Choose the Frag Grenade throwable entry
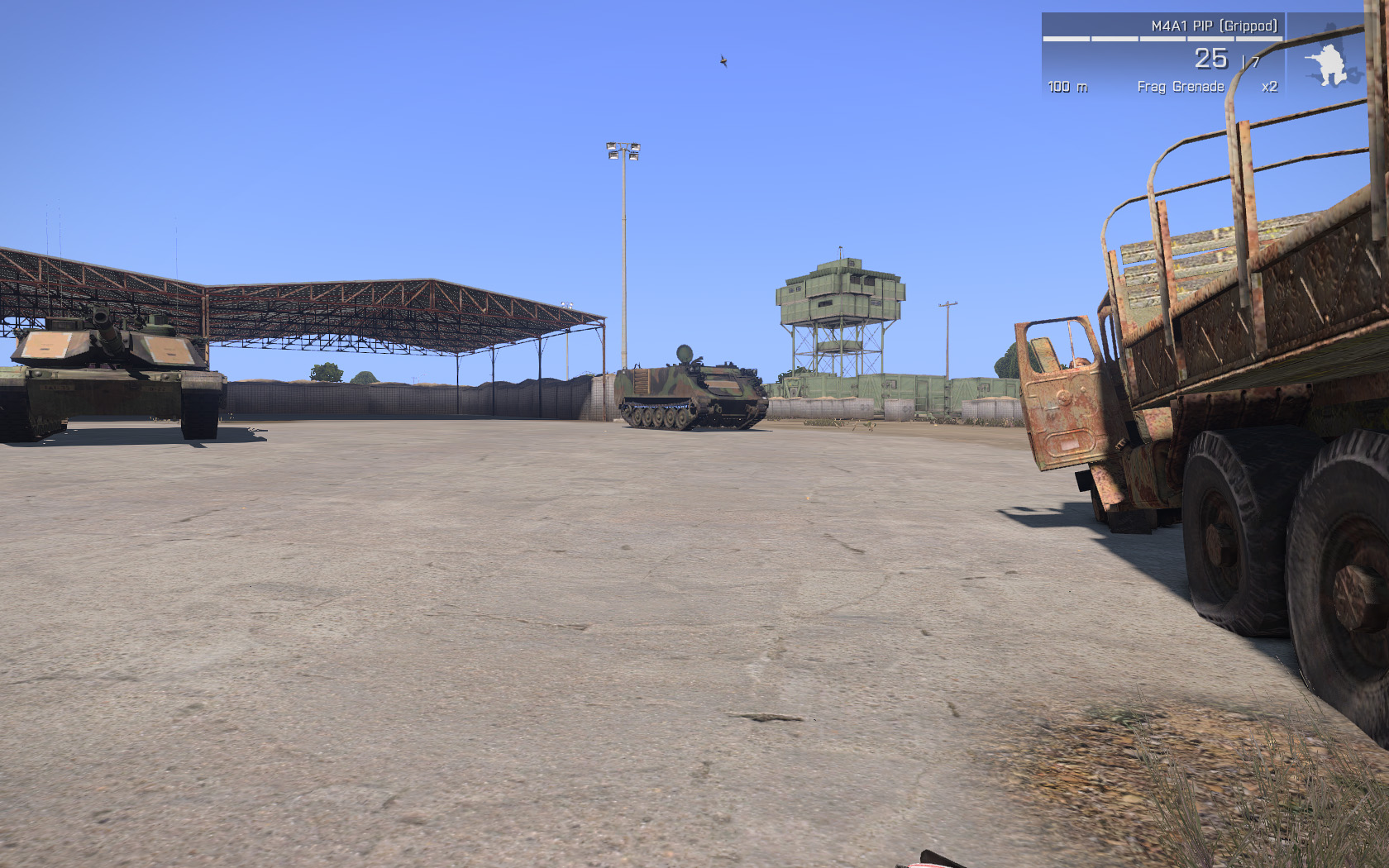Viewport: 1389px width, 868px height. click(x=1180, y=87)
